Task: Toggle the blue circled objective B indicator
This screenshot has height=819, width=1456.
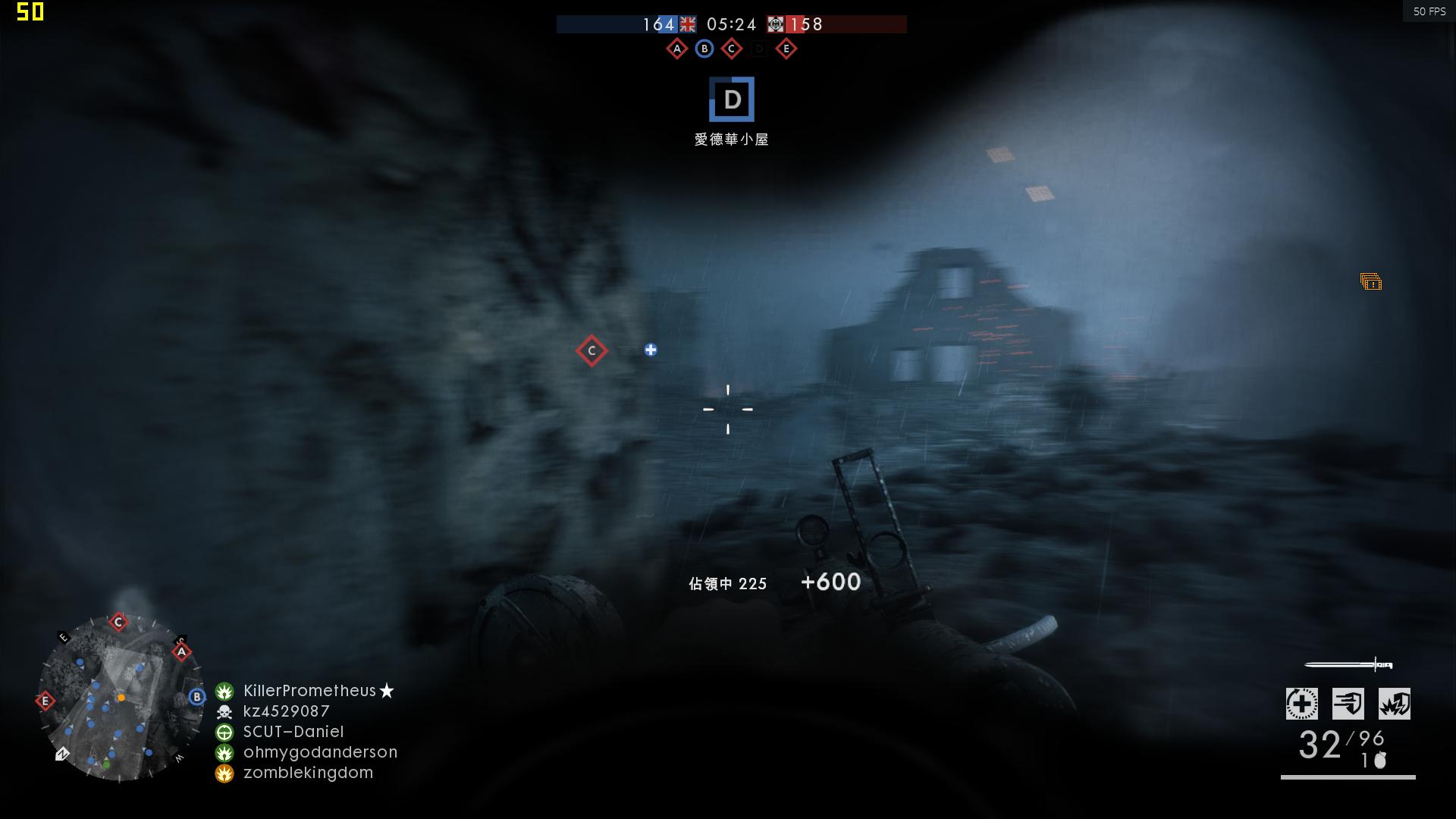Action: pos(704,48)
